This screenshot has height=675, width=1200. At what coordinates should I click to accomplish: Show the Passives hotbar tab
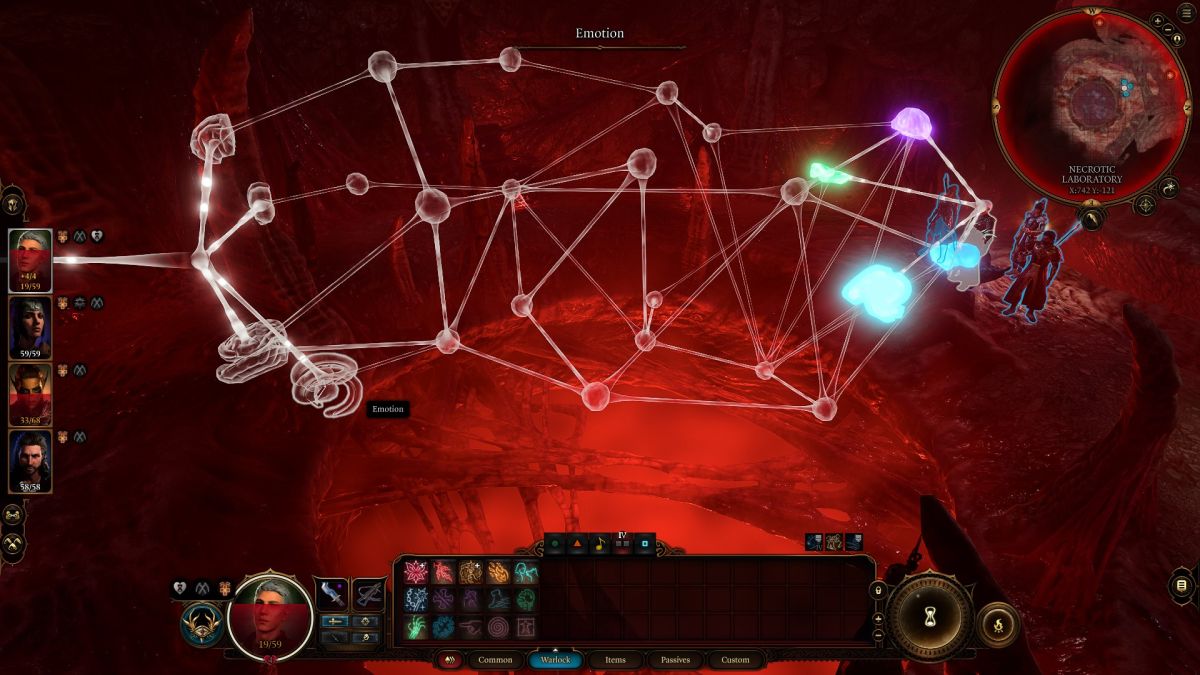point(675,660)
